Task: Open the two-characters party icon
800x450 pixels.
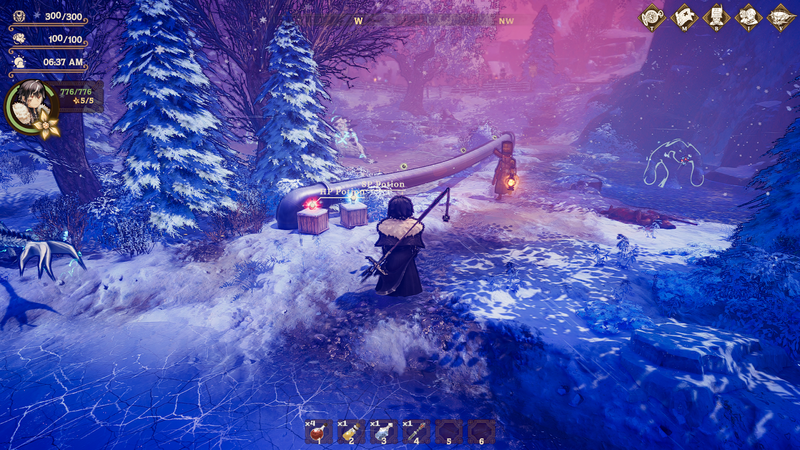Action: point(749,16)
